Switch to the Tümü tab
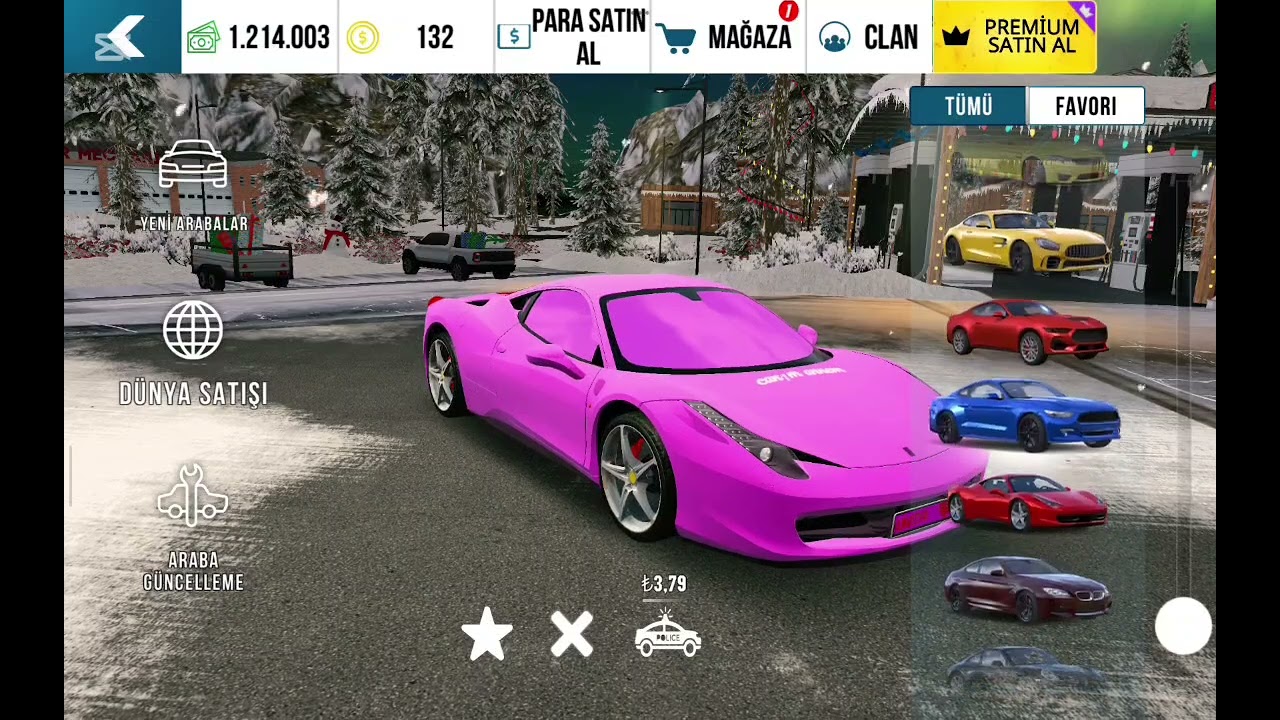 (968, 106)
